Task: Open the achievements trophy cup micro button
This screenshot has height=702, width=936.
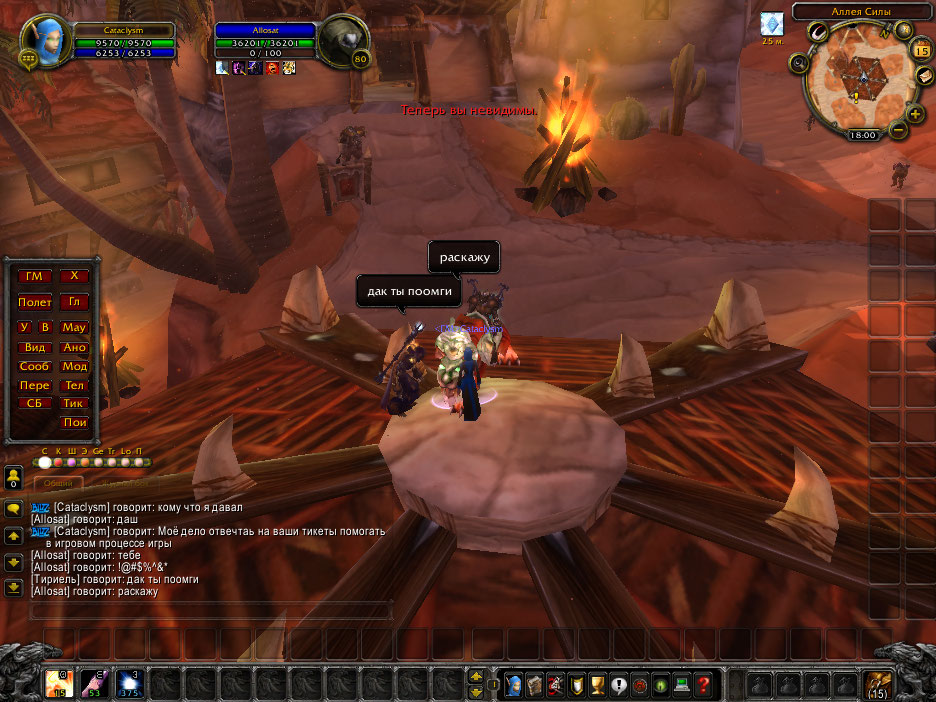Action: (597, 686)
